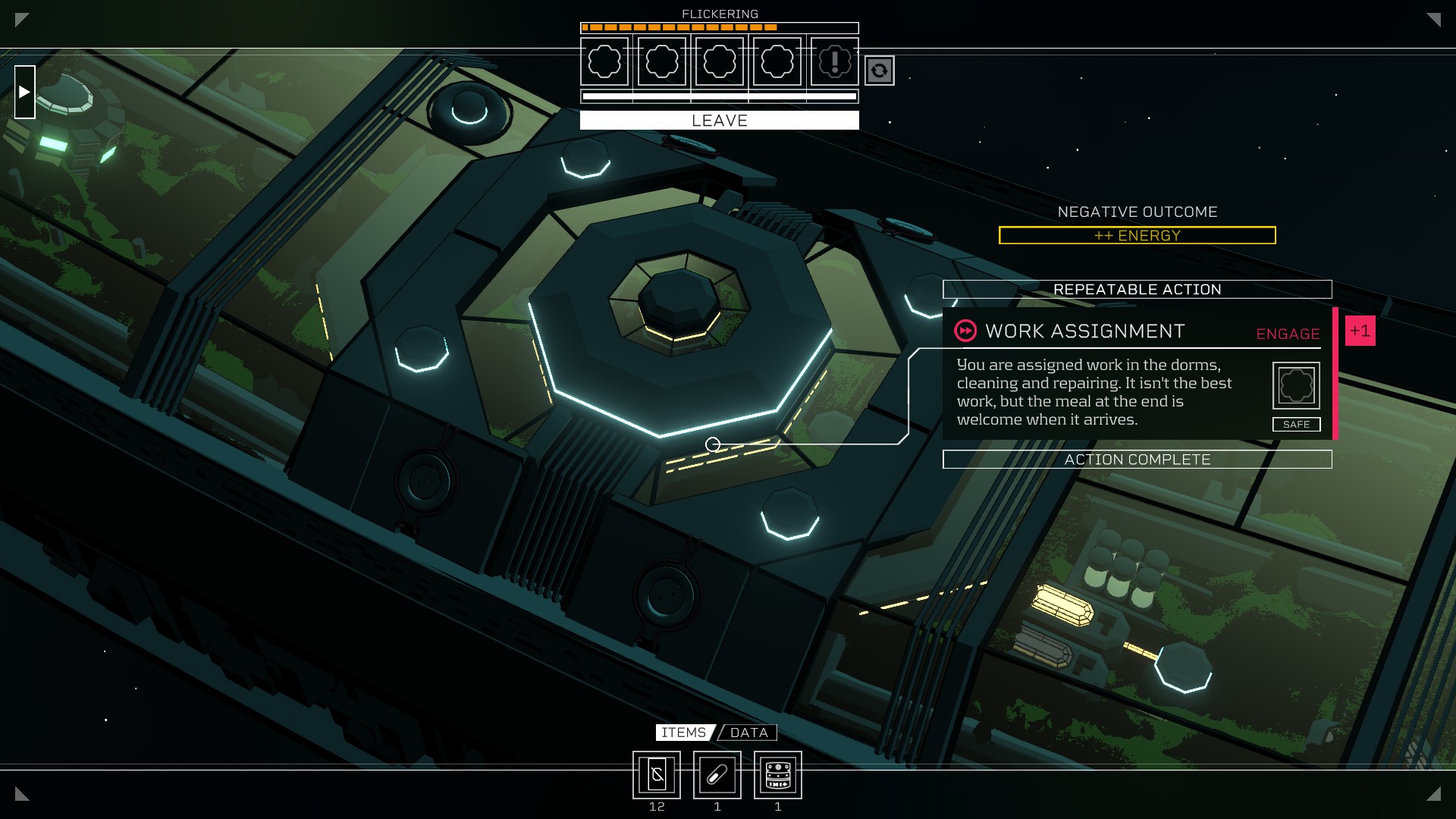Viewport: 1456px width, 819px height.
Task: Switch to the DATA tab
Action: (748, 733)
